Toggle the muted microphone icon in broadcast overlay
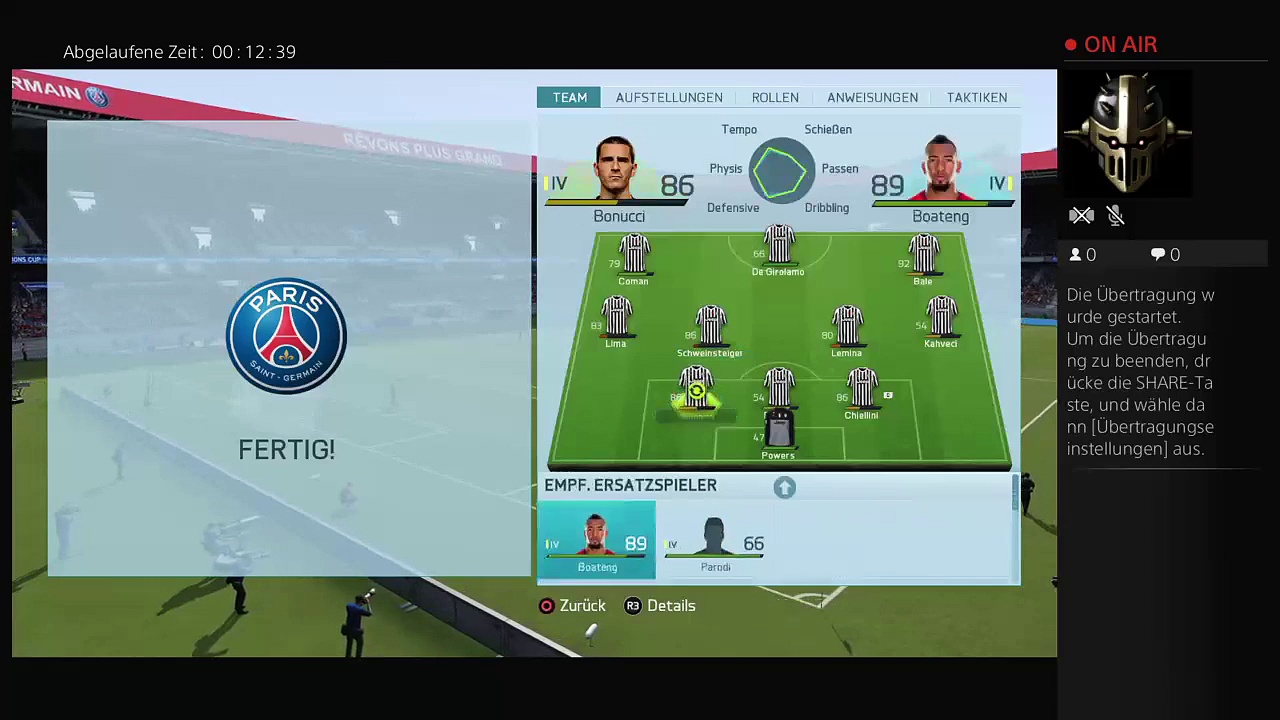Screen dimensions: 1280x720 [1116, 216]
